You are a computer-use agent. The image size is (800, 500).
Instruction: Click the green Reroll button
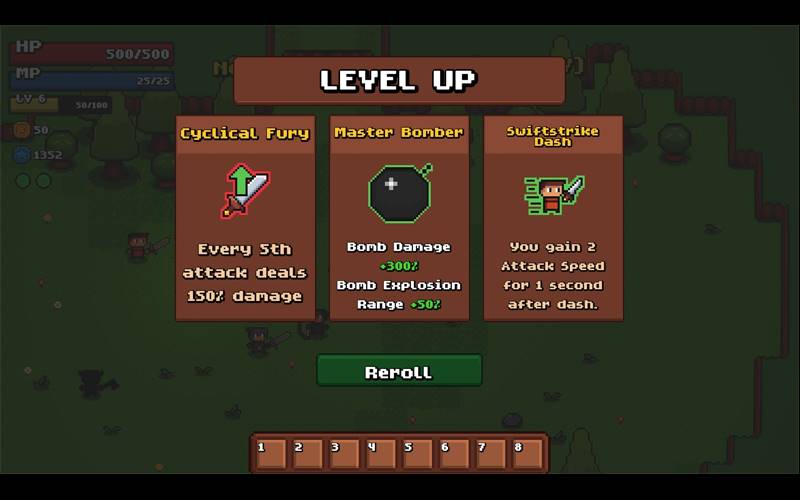(399, 371)
